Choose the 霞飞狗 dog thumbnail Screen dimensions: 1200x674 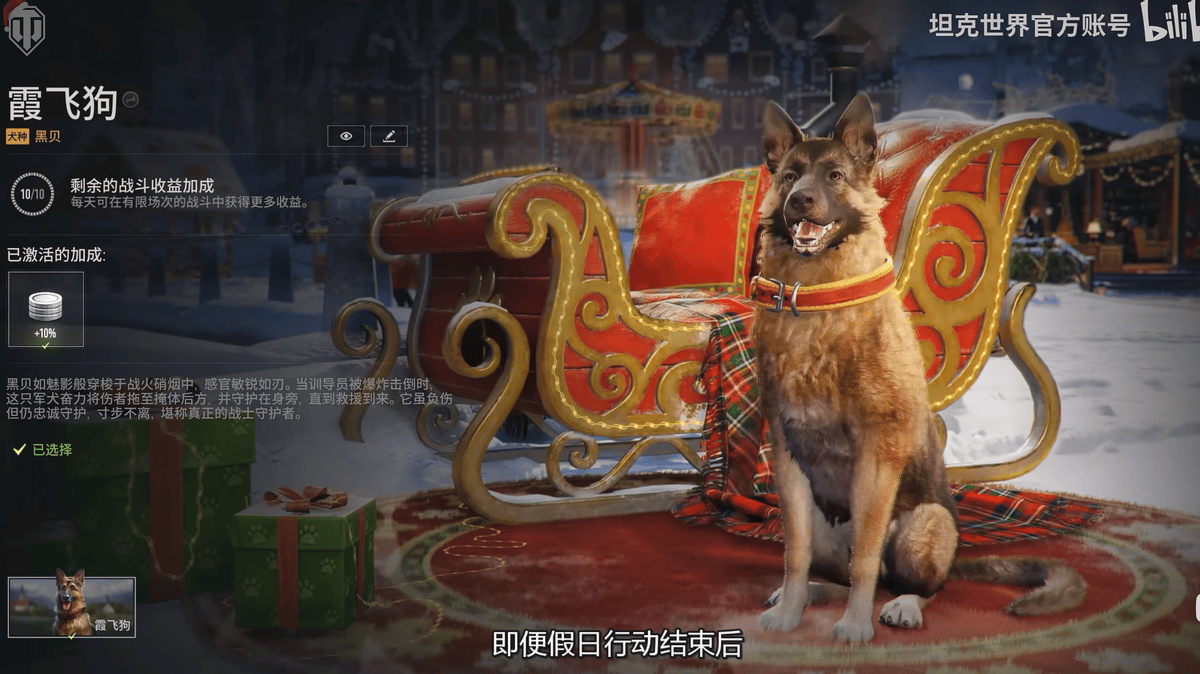click(72, 606)
